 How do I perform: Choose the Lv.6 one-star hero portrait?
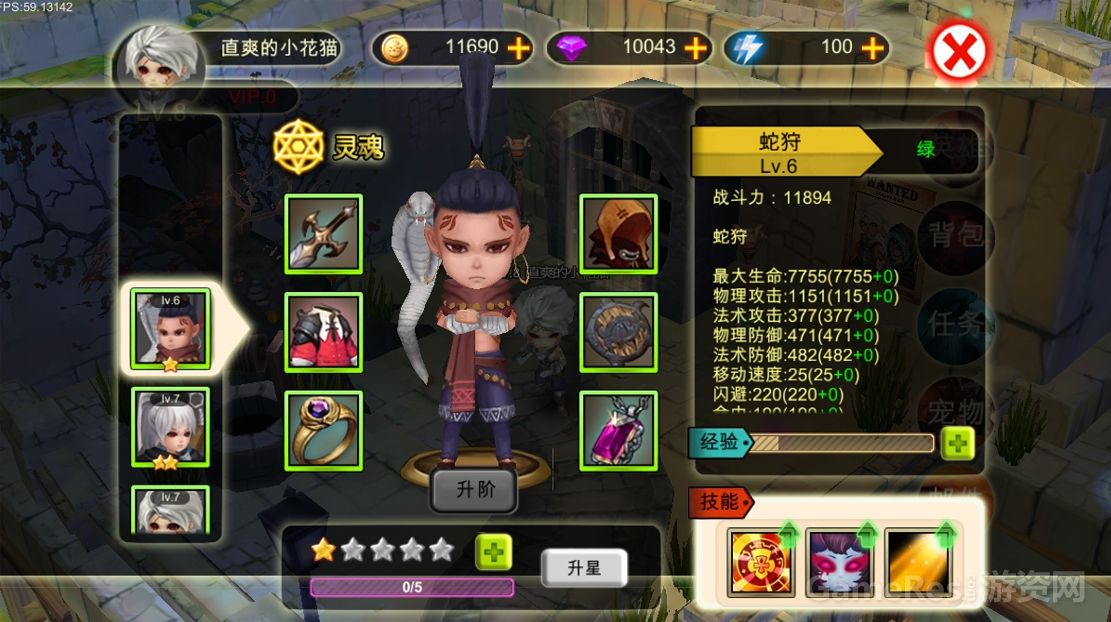(x=170, y=330)
